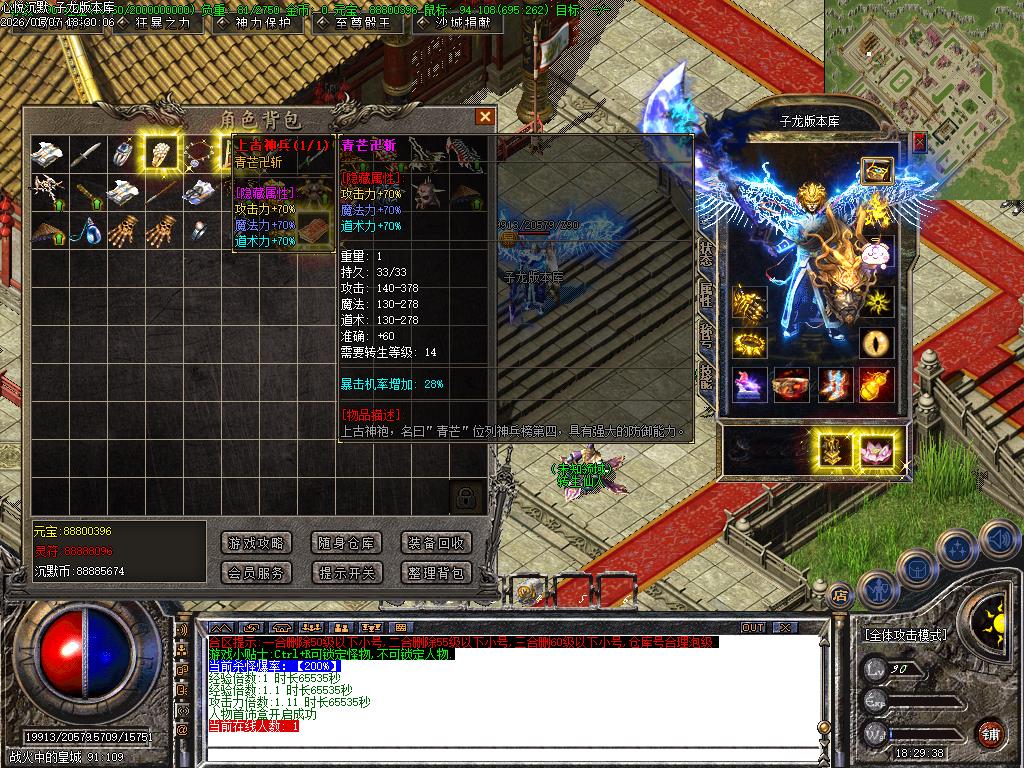
Task: Select the highlighted bone gauntlet inventory slot
Action: coord(161,152)
